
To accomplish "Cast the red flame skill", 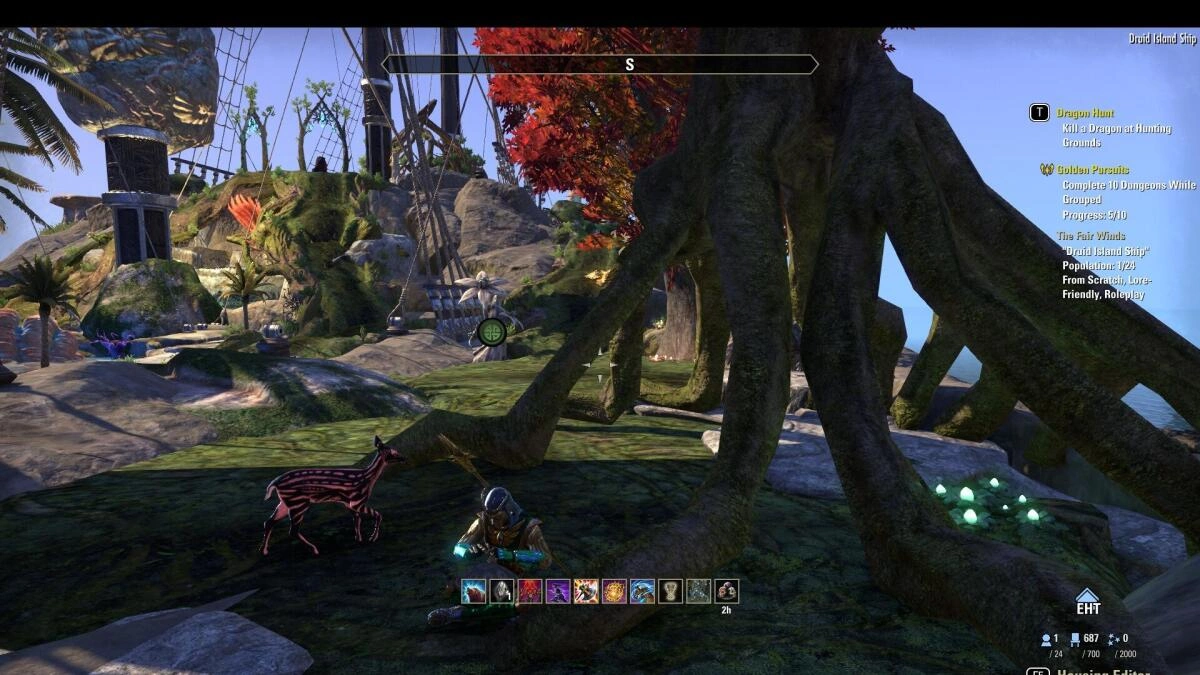I will 529,591.
